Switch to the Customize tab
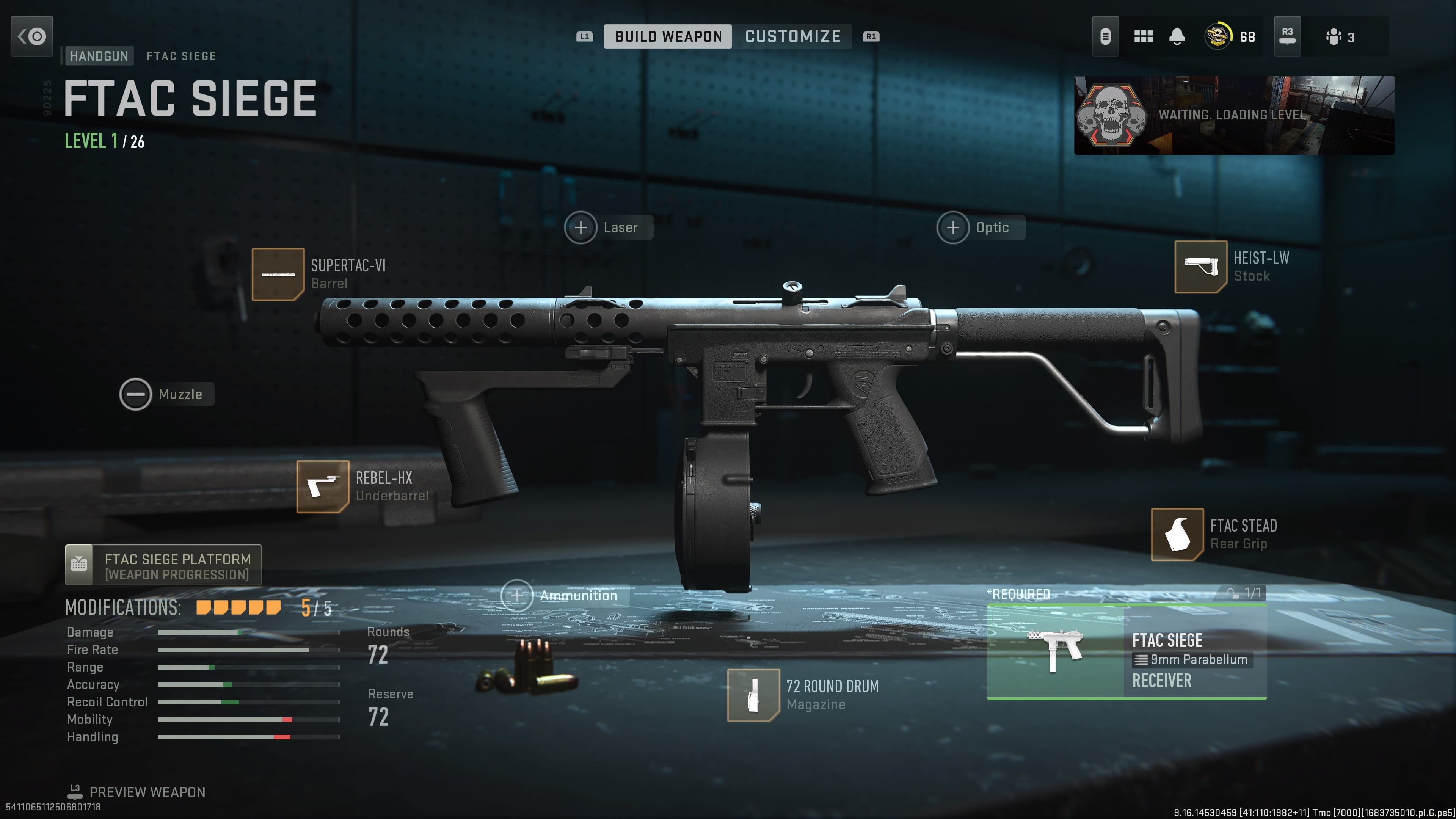The height and width of the screenshot is (819, 1456). [792, 36]
